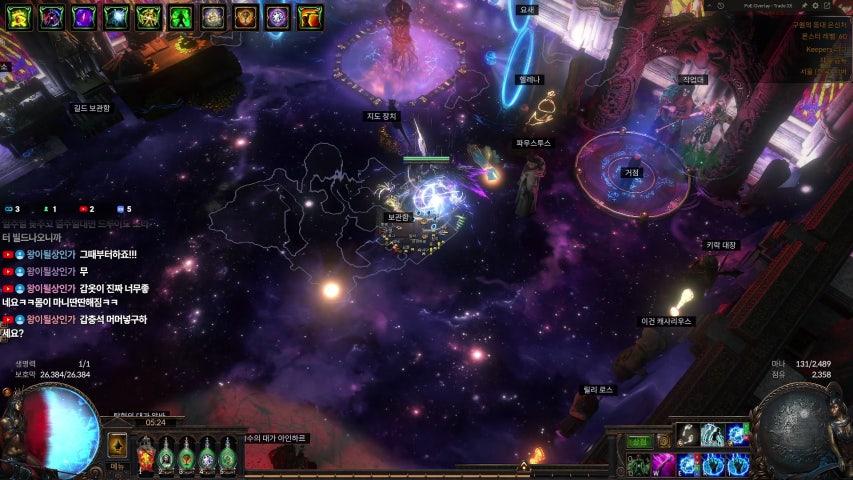Activate the pink slash skill on W
The width and height of the screenshot is (853, 480).
tap(663, 464)
